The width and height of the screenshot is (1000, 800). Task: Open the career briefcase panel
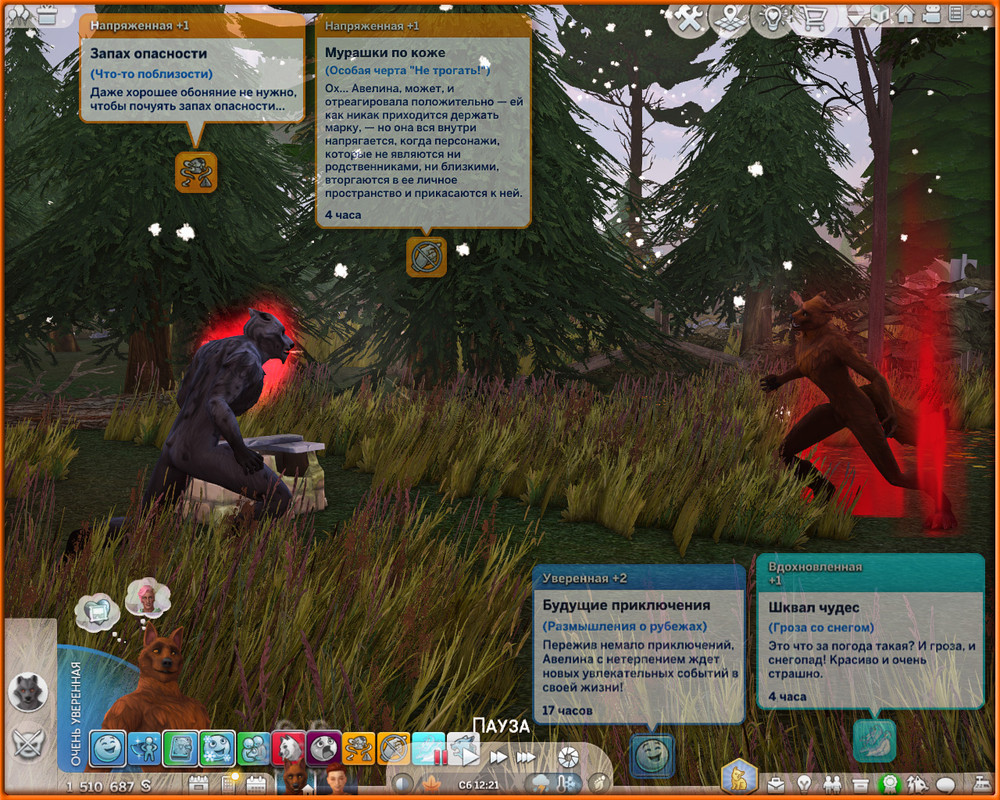[776, 783]
